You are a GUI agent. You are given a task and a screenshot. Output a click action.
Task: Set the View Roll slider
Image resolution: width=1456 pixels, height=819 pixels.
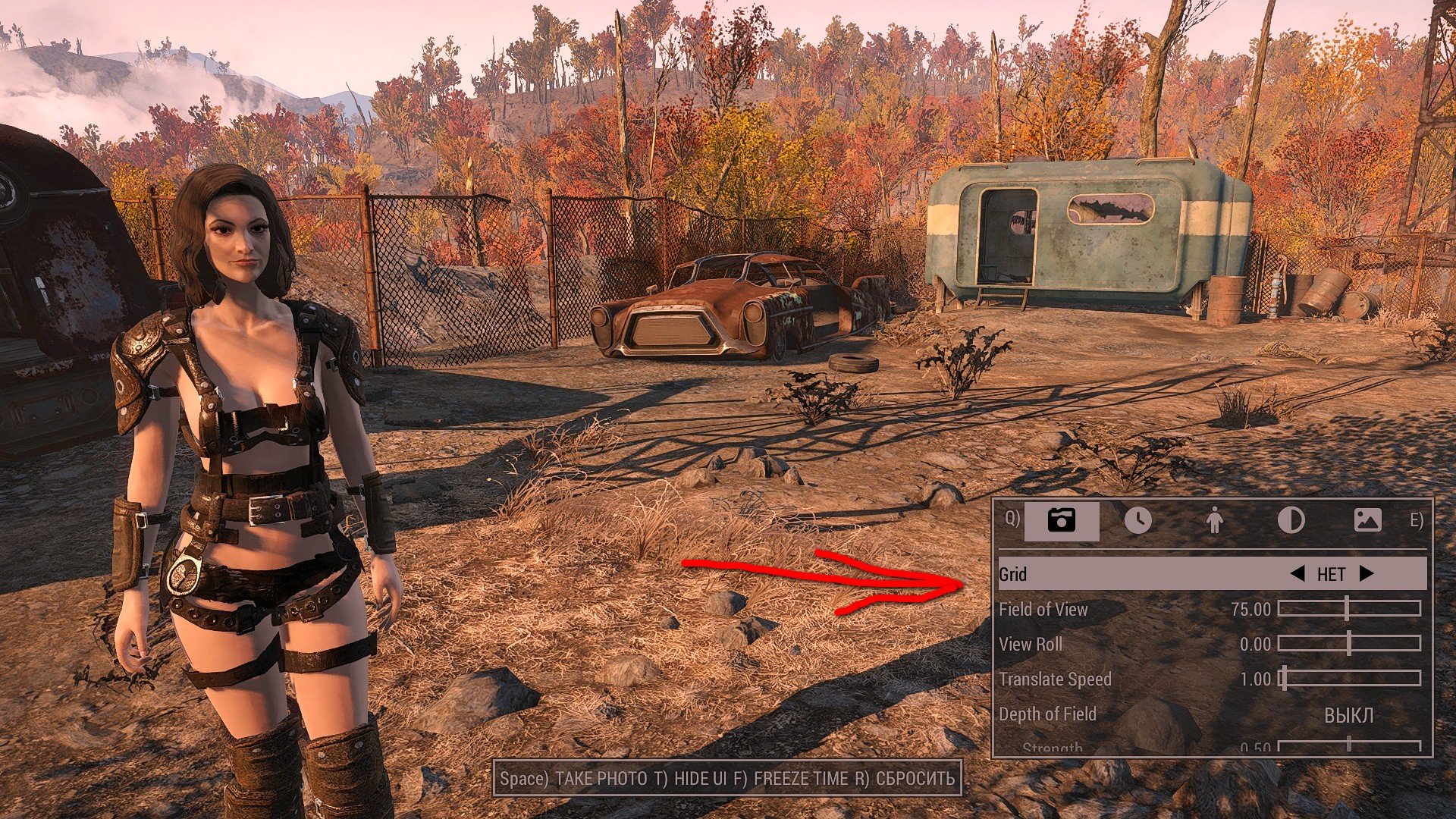pyautogui.click(x=1348, y=644)
